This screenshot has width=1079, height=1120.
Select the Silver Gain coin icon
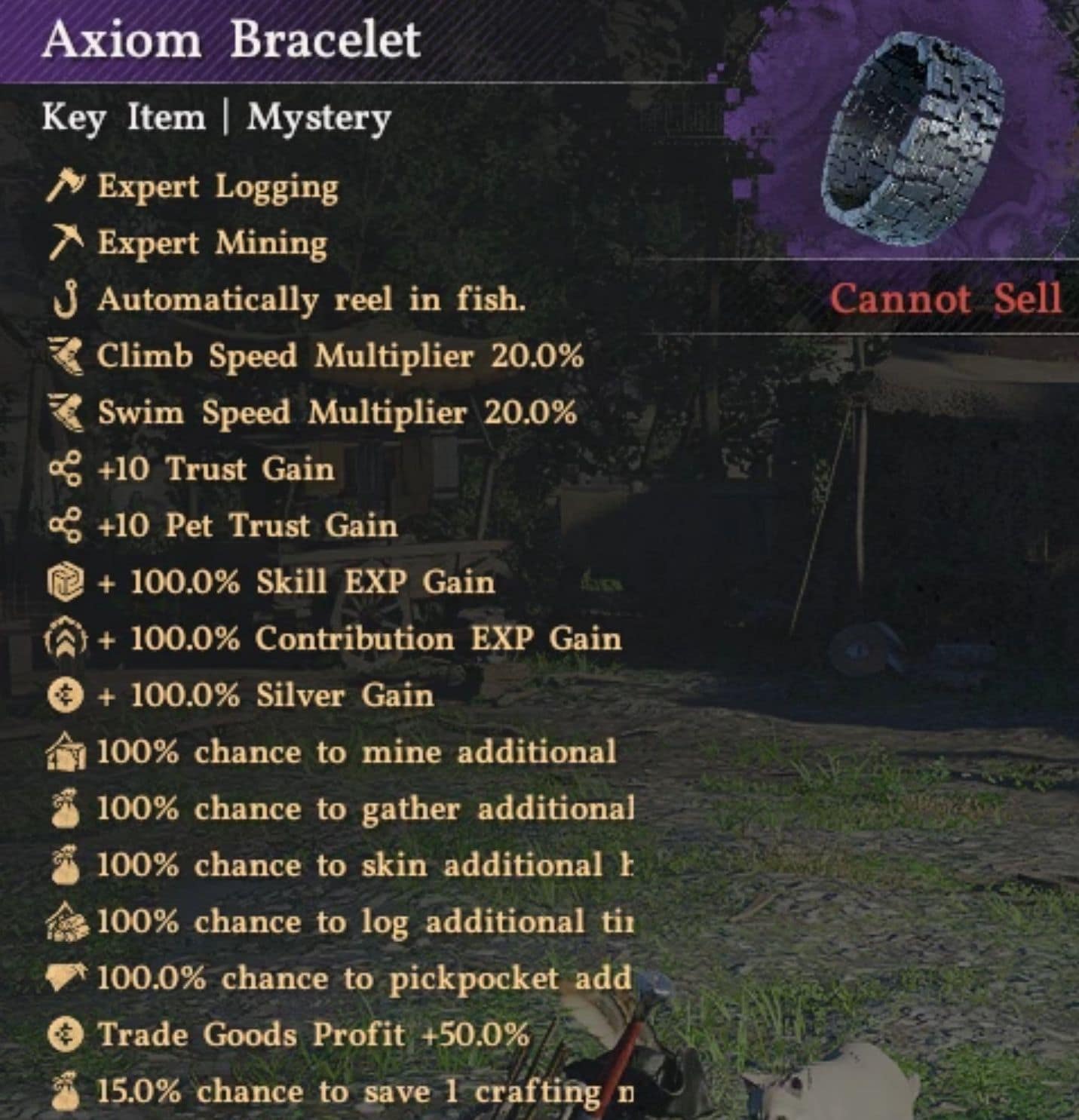coord(66,695)
